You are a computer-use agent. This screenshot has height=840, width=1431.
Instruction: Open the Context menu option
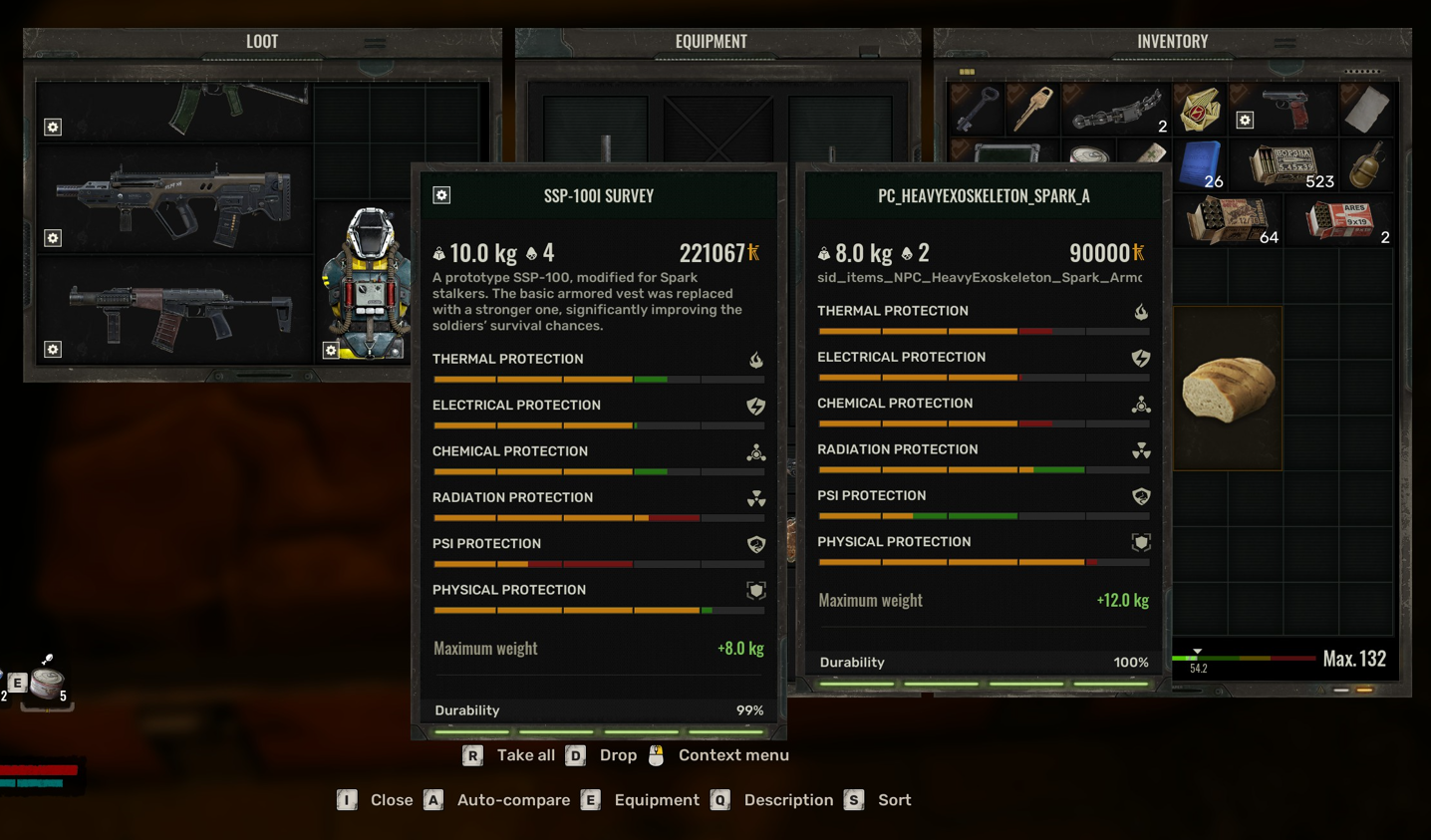pos(733,755)
